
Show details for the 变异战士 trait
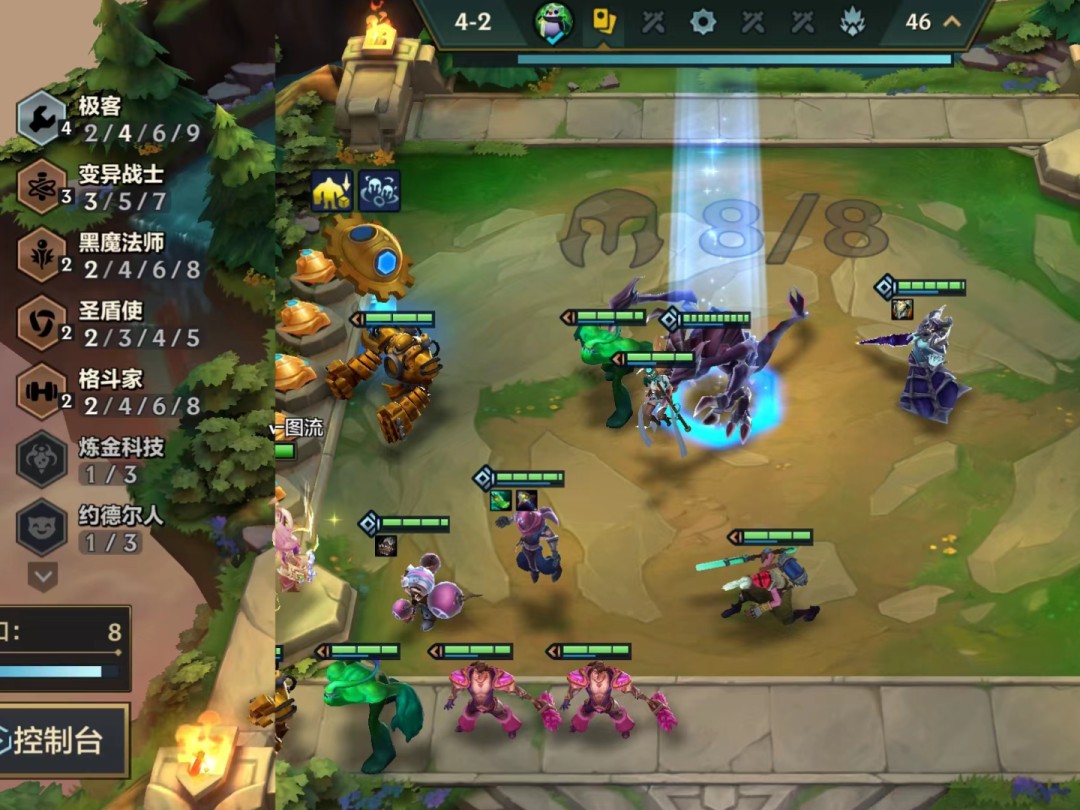click(42, 186)
